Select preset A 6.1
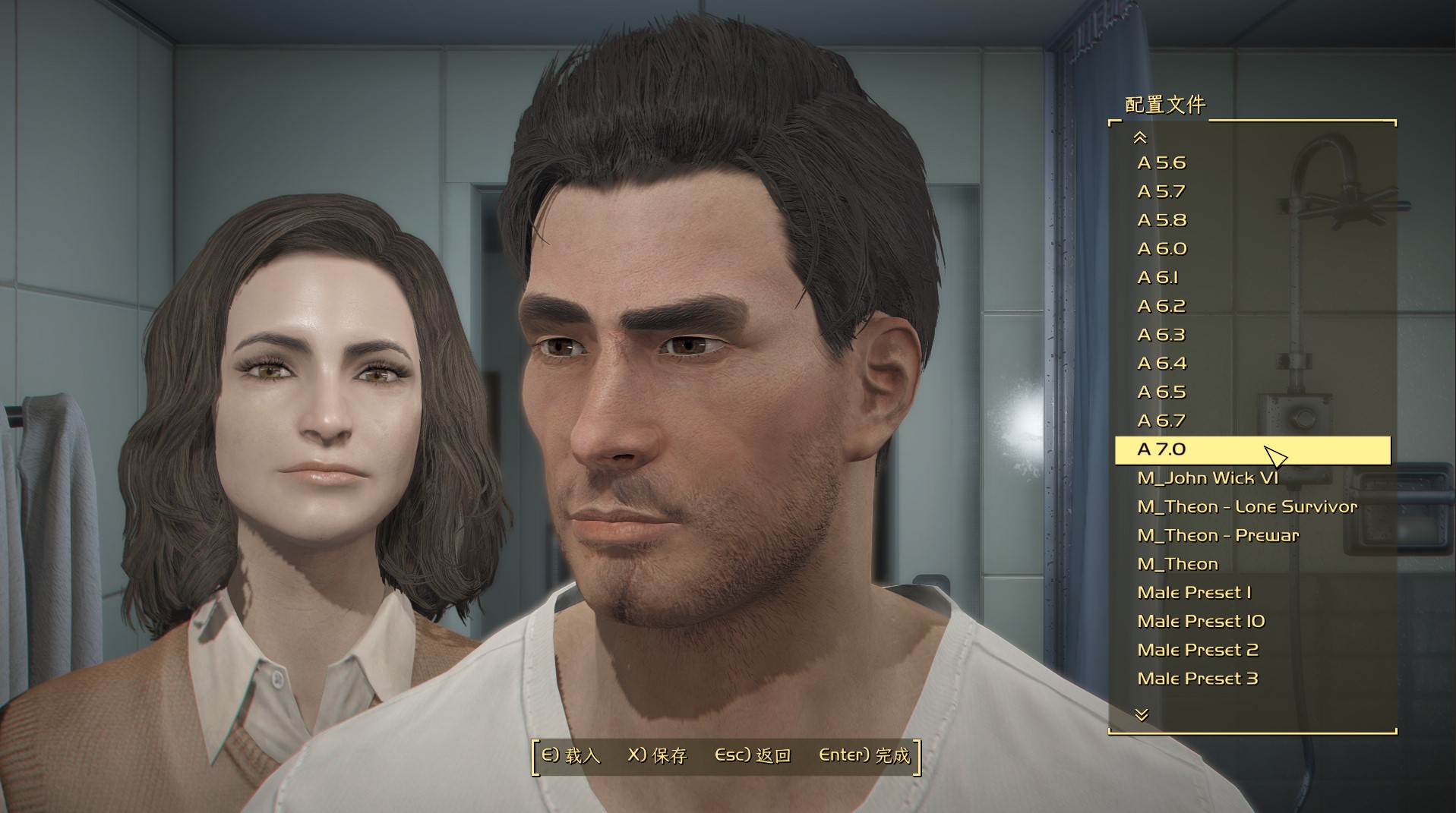Image resolution: width=1456 pixels, height=813 pixels. click(1158, 277)
